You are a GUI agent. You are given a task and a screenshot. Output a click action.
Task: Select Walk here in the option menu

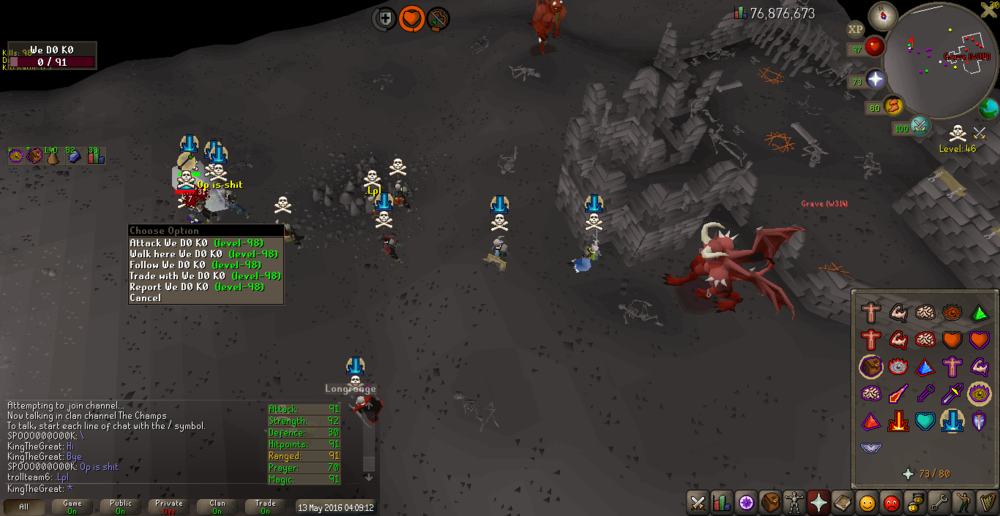point(196,254)
